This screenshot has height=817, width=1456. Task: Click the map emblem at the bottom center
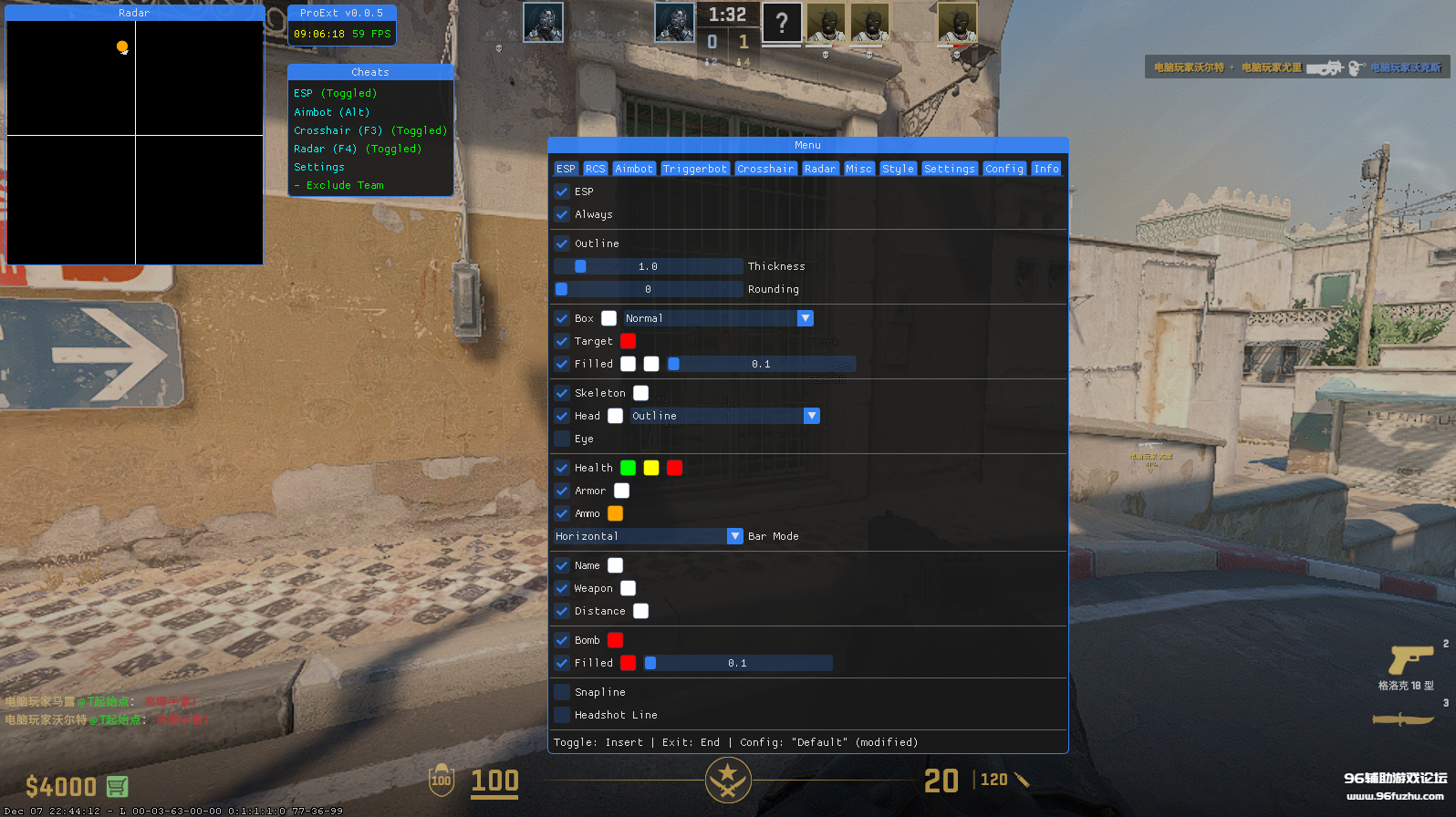(727, 781)
